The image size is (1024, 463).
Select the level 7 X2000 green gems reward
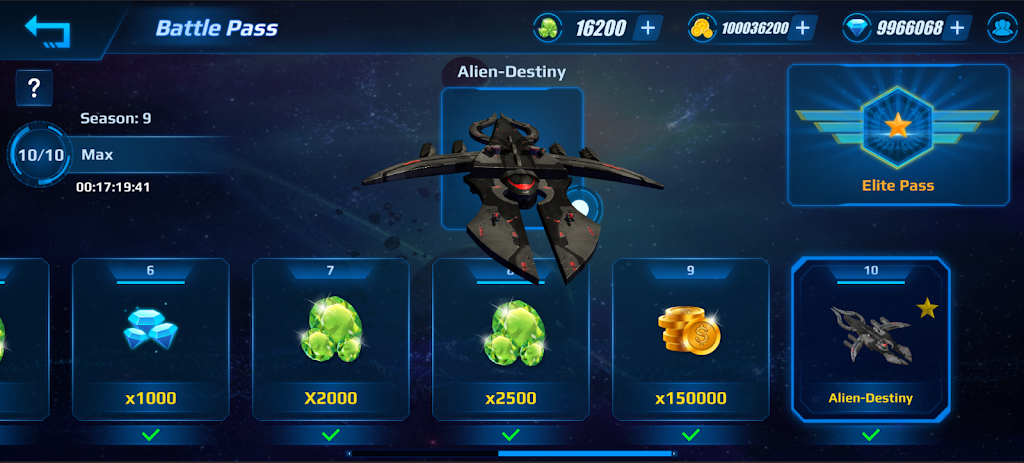tap(331, 339)
